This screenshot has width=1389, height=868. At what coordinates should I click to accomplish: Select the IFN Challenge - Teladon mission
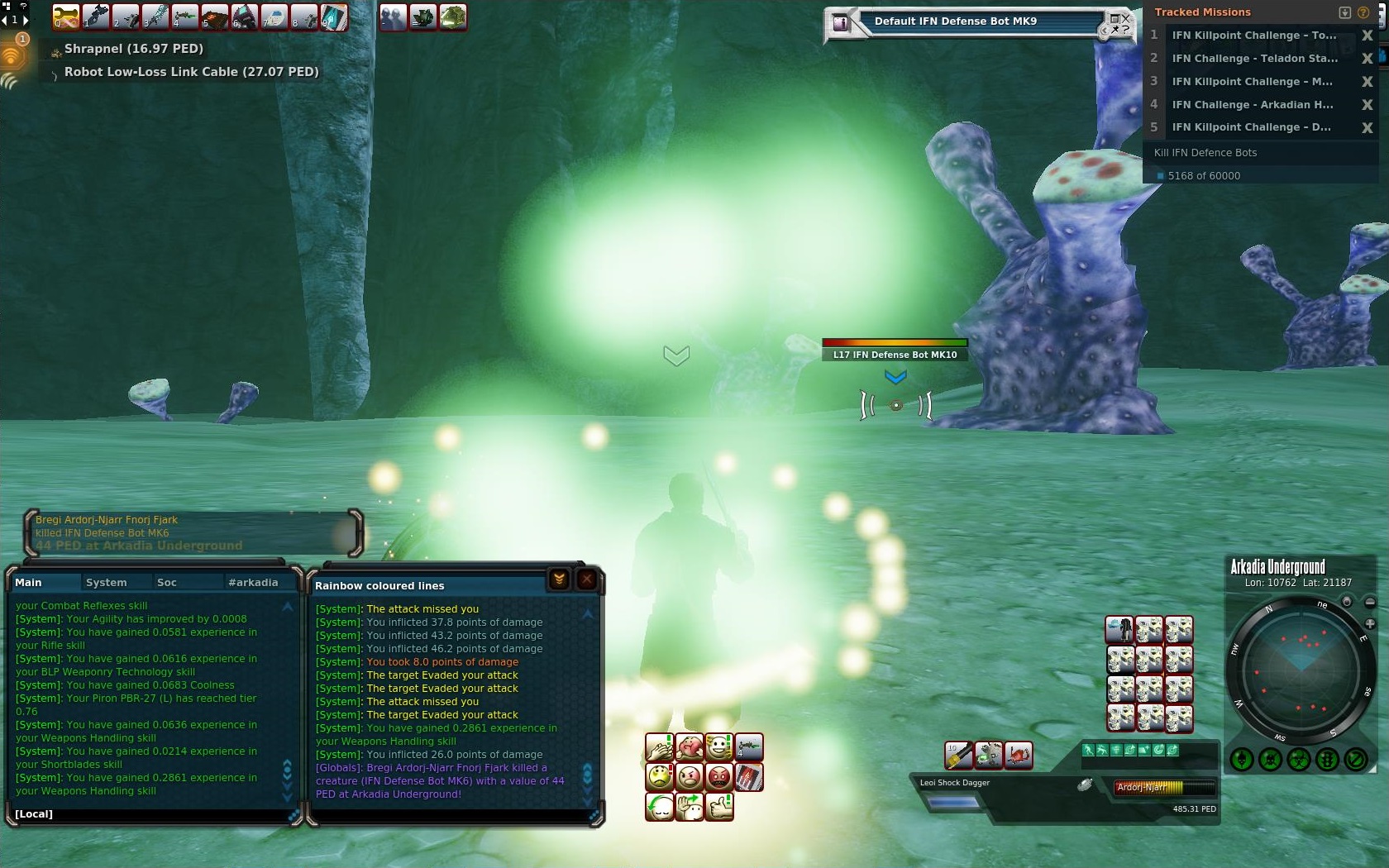pyautogui.click(x=1253, y=58)
